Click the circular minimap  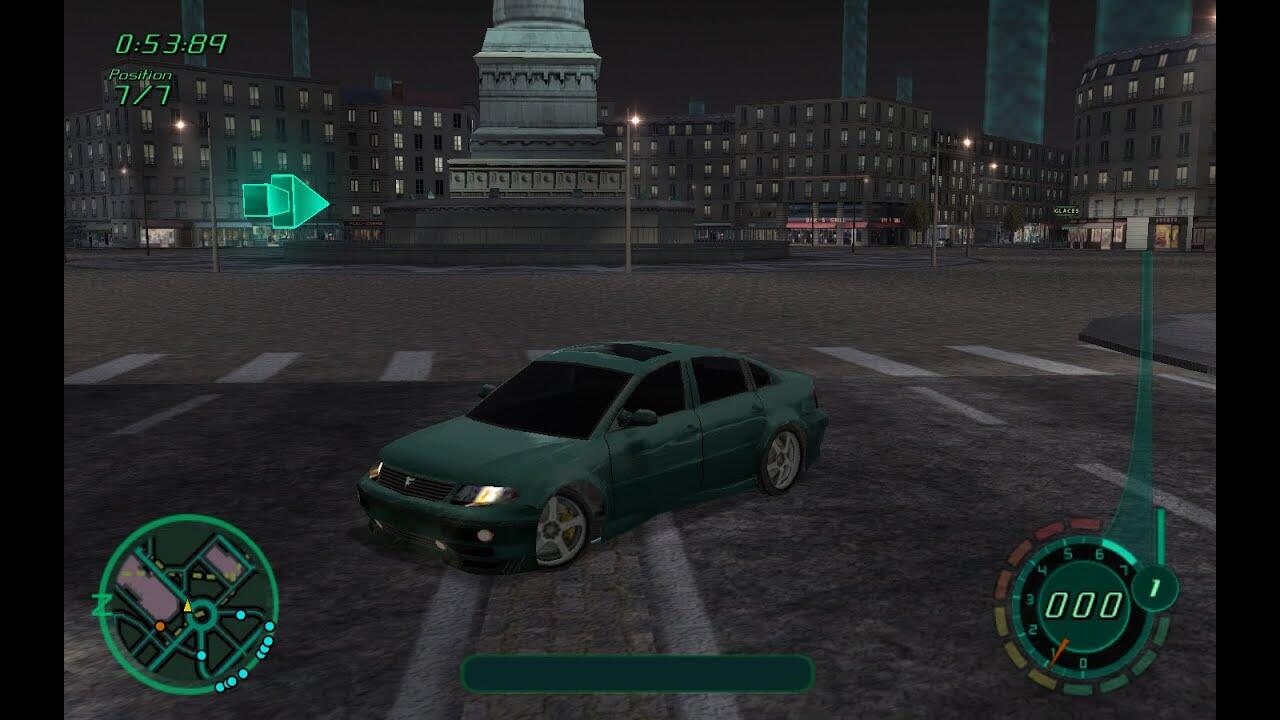188,604
